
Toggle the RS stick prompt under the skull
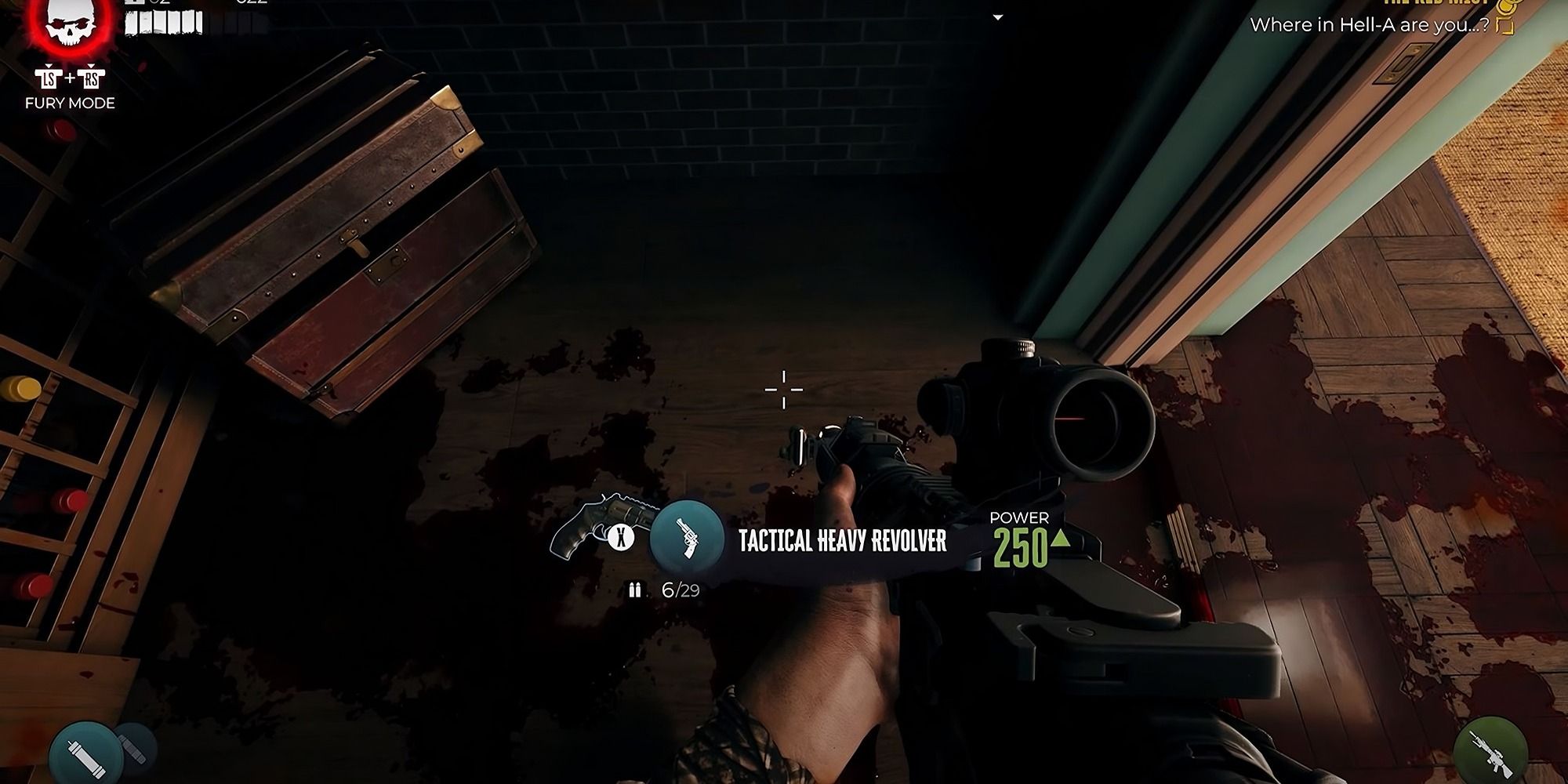(90, 77)
